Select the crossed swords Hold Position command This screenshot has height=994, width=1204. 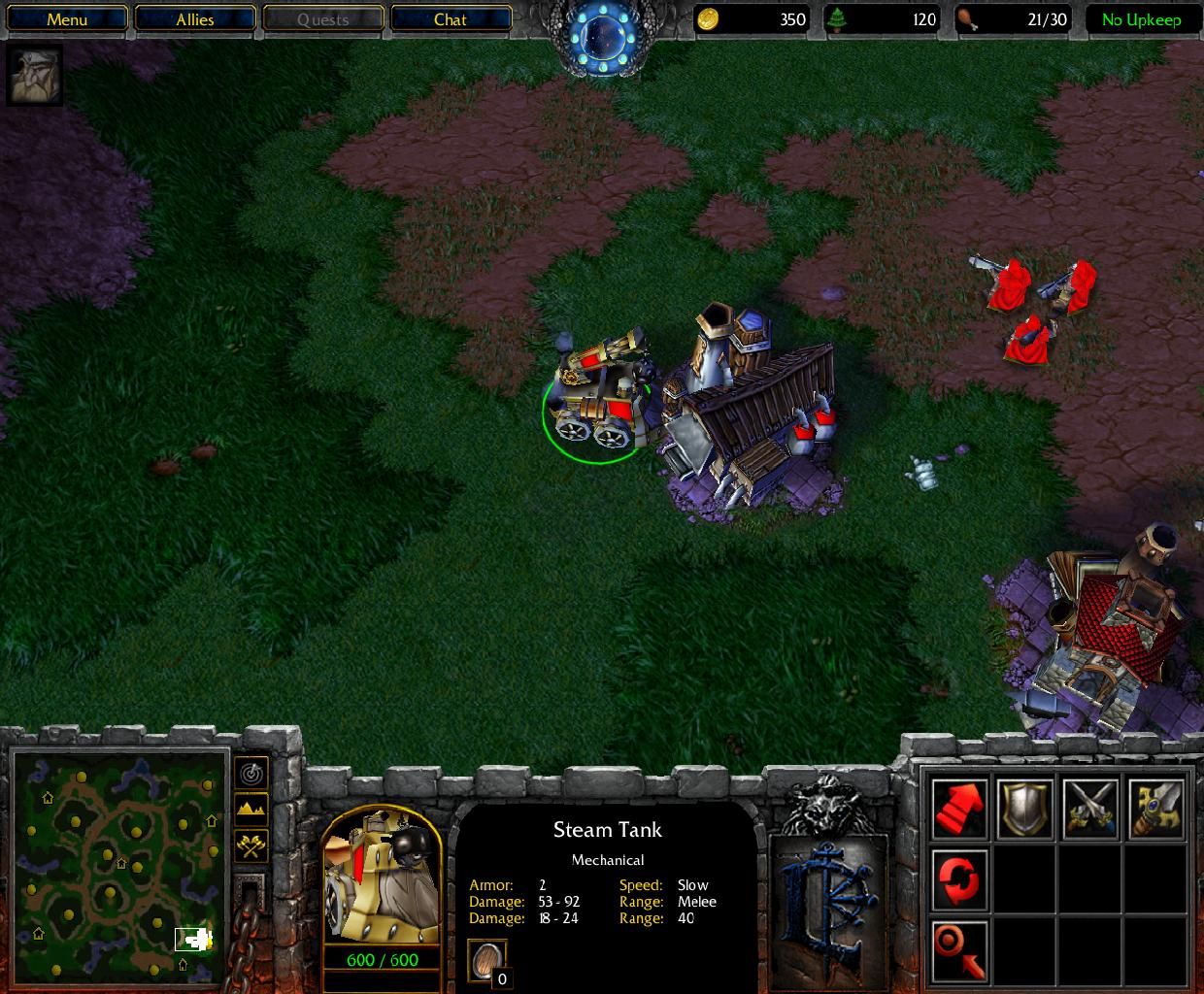click(x=1090, y=809)
